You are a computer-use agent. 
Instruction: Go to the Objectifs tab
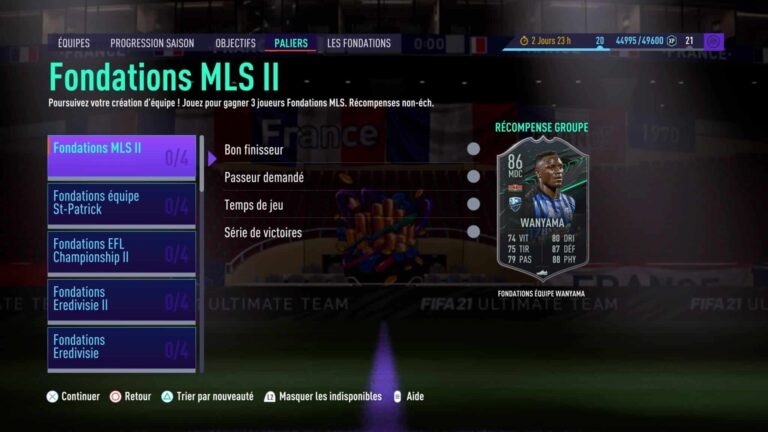pos(235,43)
